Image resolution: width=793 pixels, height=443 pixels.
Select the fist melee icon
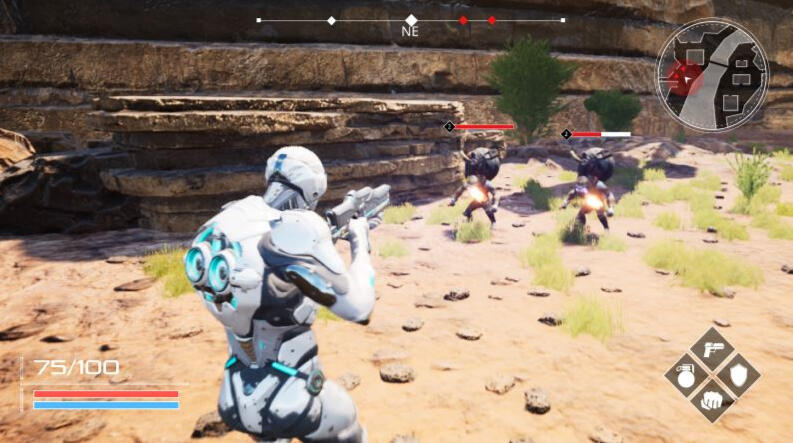click(712, 401)
